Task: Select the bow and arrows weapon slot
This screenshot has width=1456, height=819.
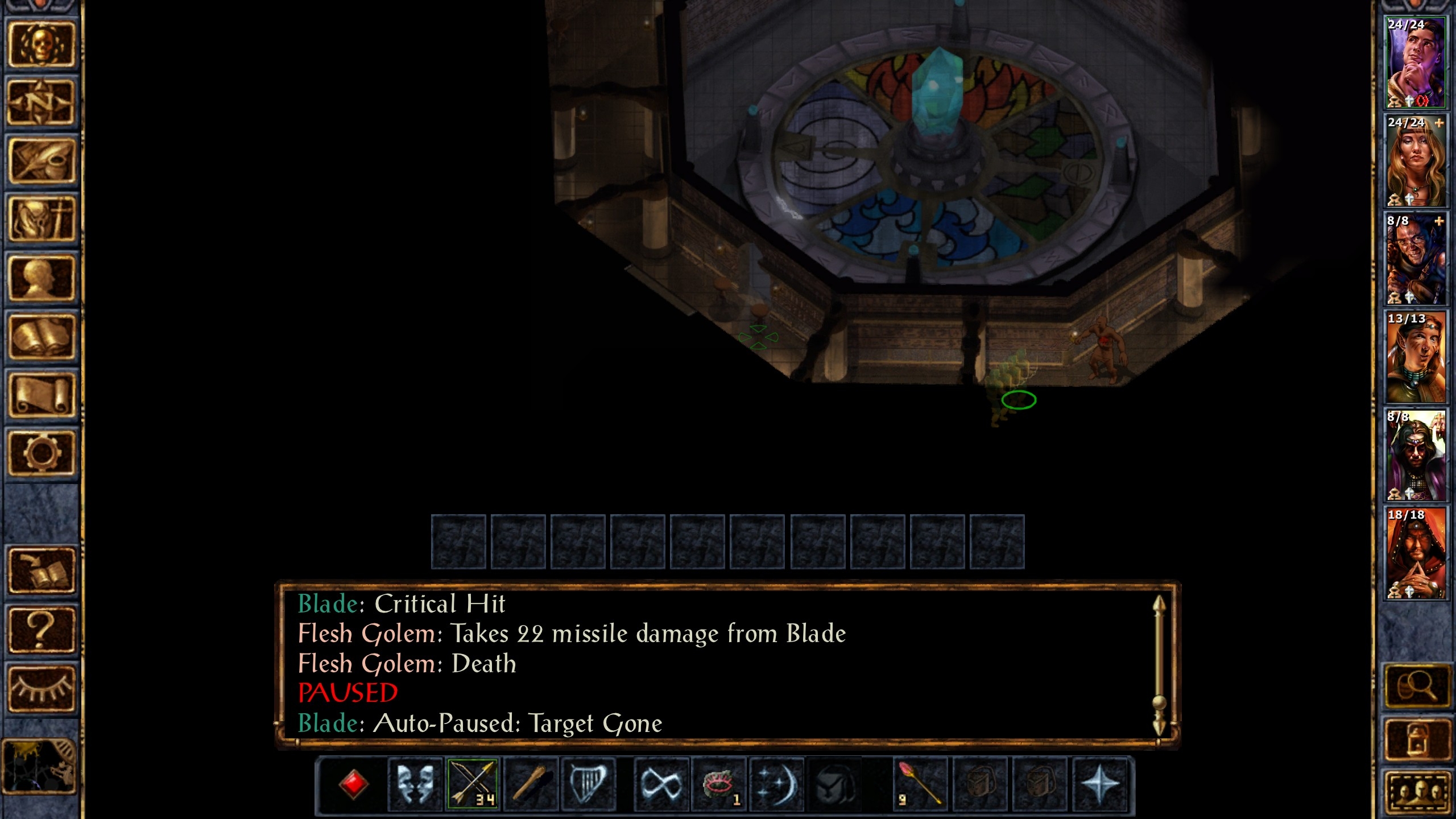Action: pos(473,784)
